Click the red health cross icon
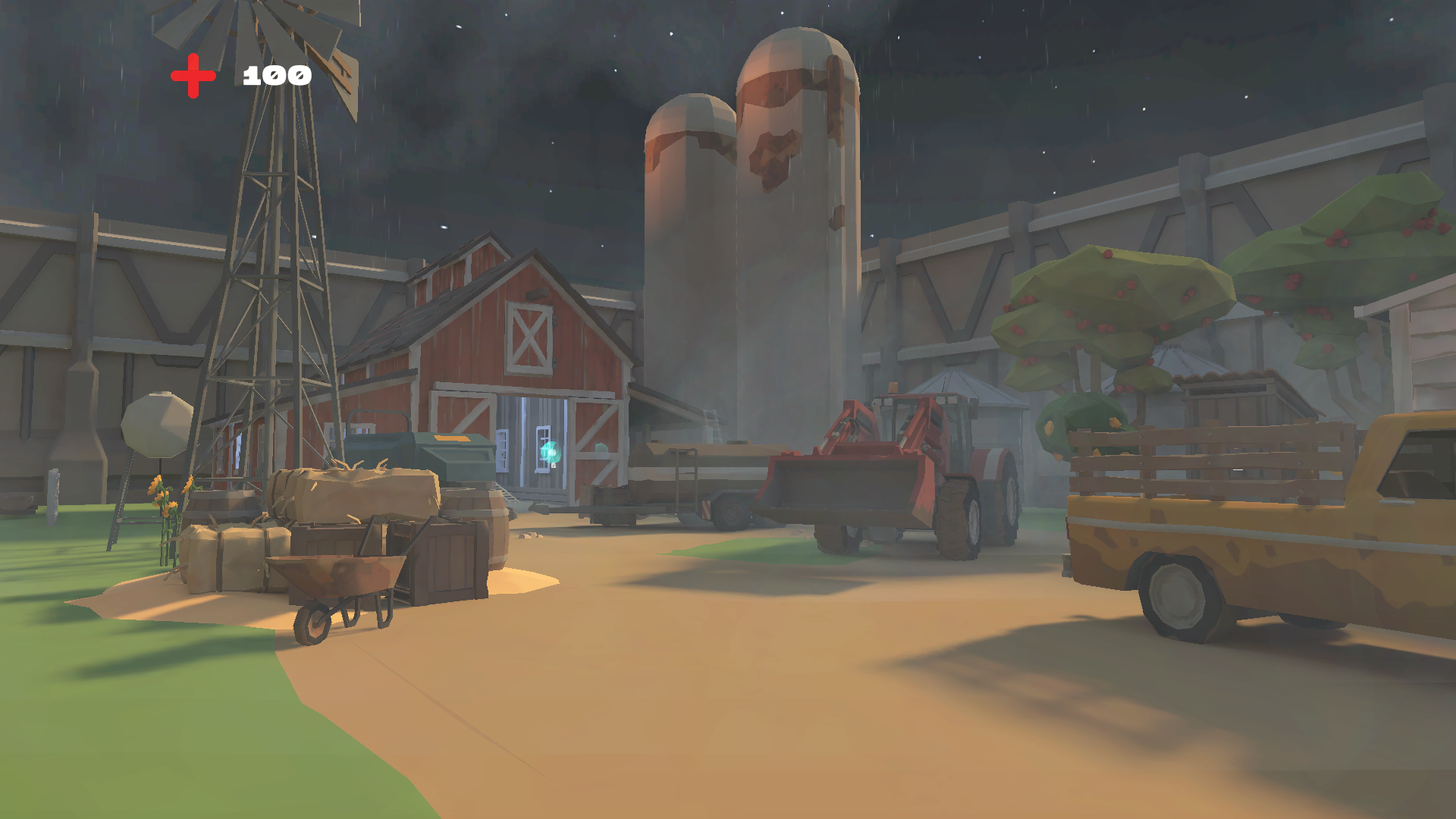Image resolution: width=1456 pixels, height=819 pixels. coord(193,74)
